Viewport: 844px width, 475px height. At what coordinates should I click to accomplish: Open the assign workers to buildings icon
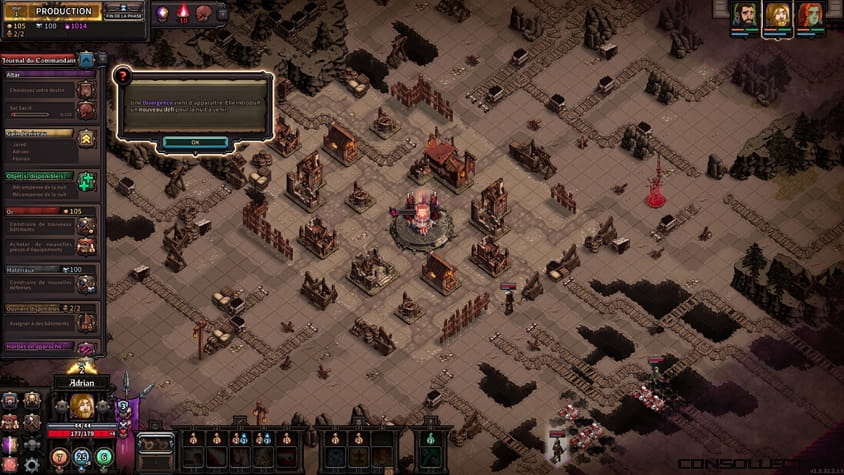87,321
